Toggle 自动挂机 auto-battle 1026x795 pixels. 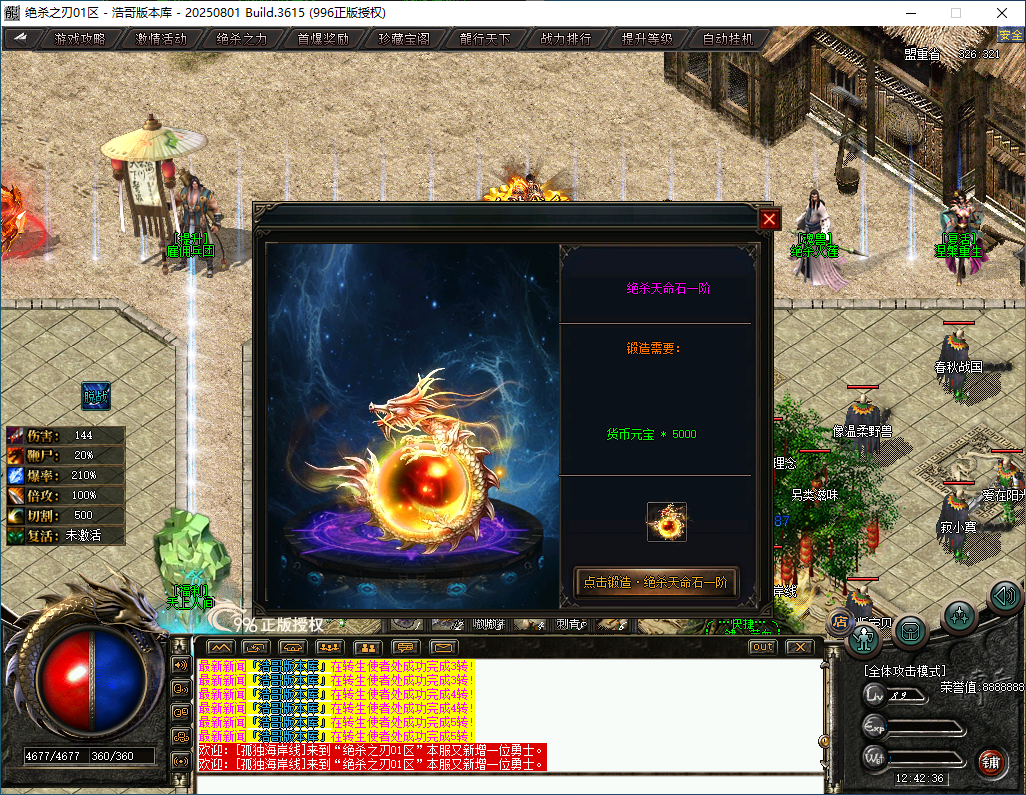point(729,39)
